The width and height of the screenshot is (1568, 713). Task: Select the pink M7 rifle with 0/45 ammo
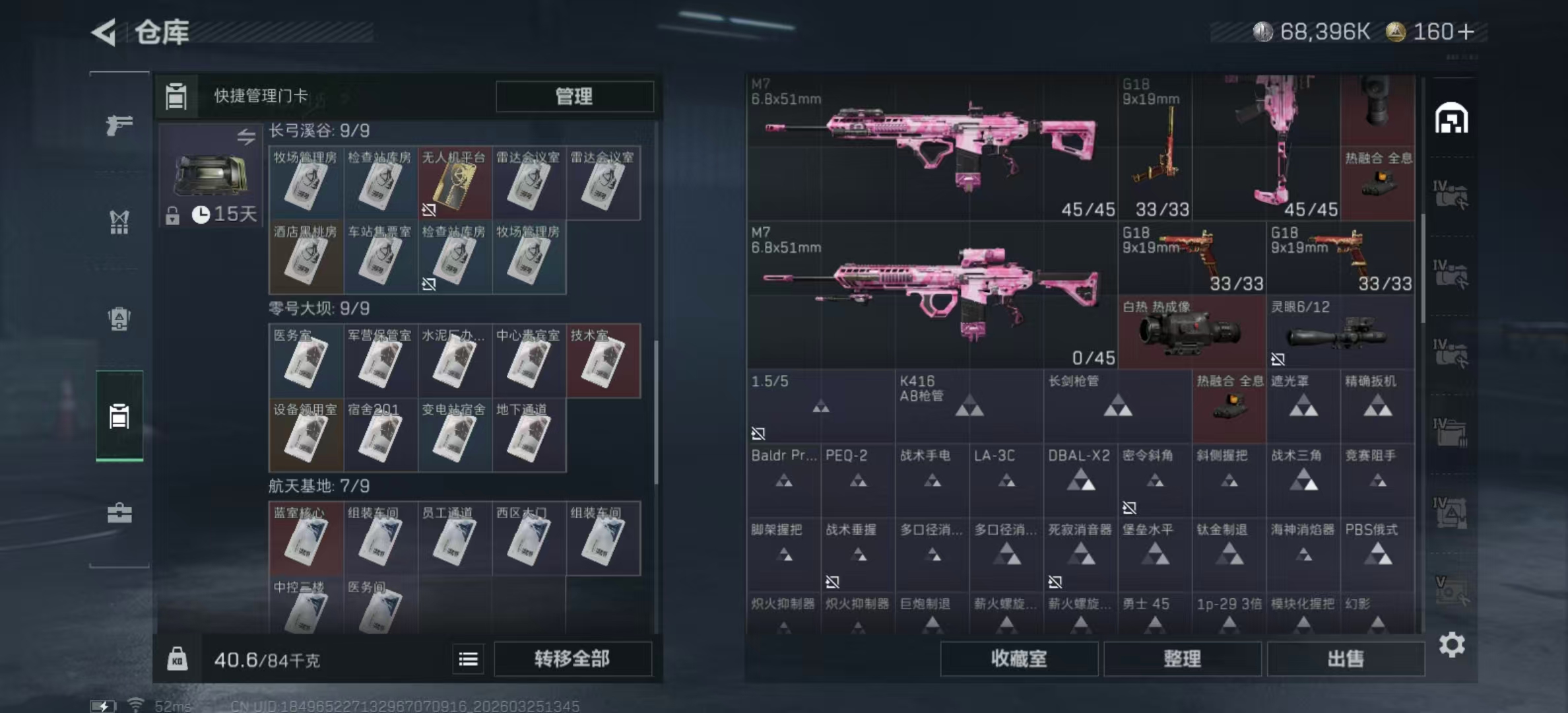[x=932, y=295]
